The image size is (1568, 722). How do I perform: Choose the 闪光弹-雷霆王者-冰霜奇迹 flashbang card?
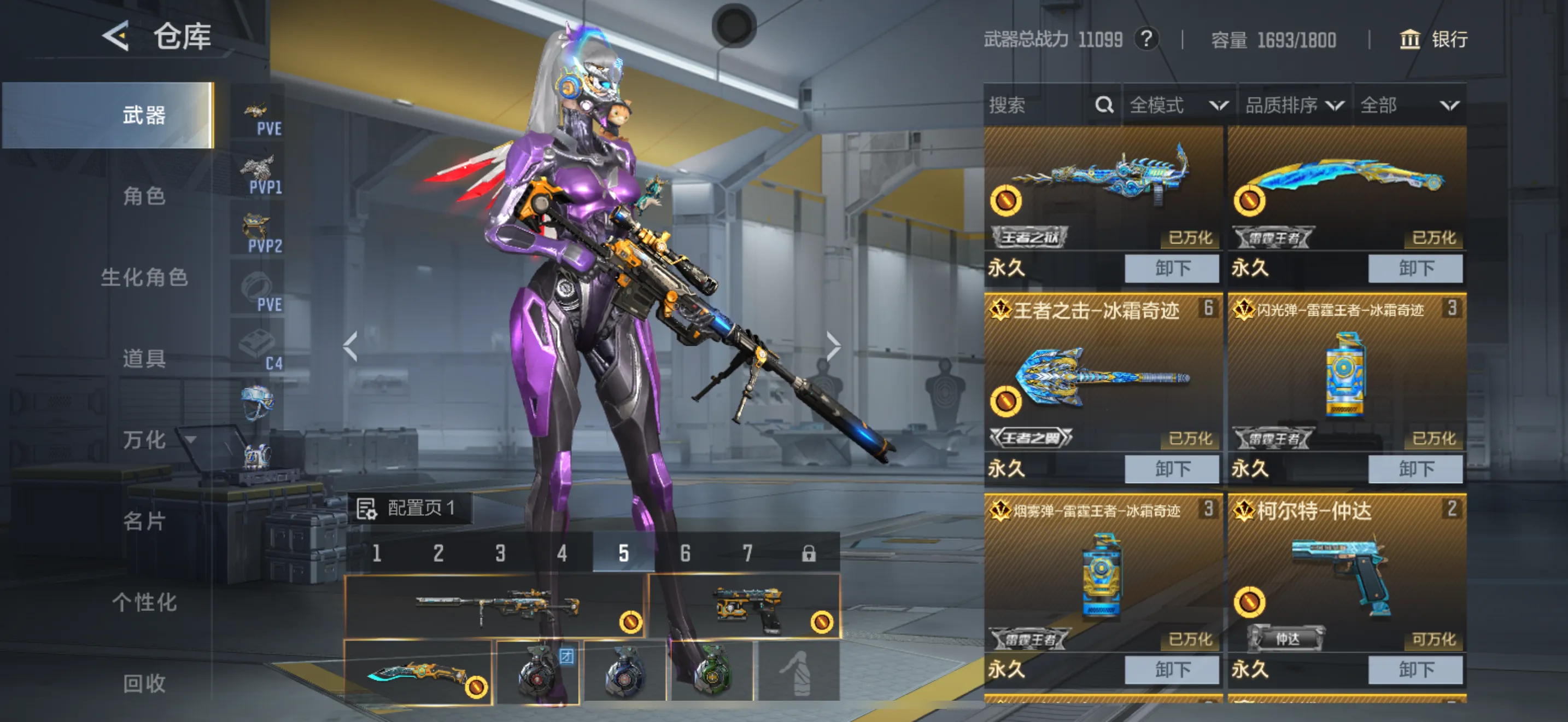(1347, 377)
